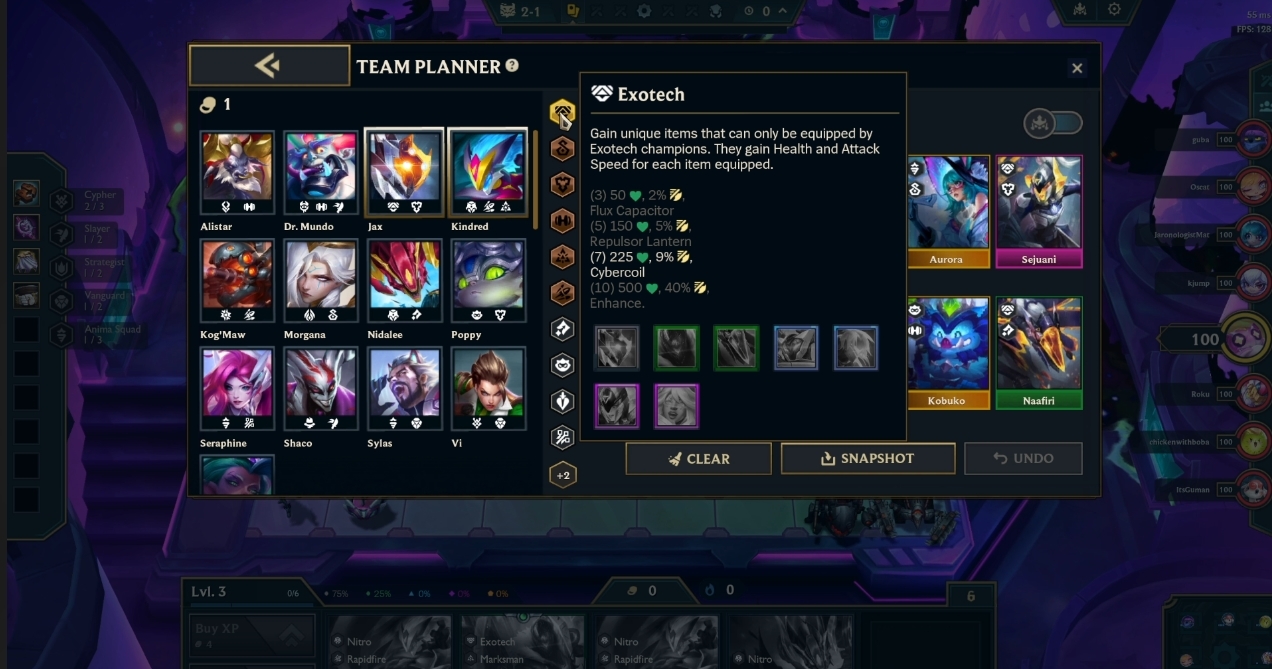Select the planned Kobuko unit
The width and height of the screenshot is (1272, 669).
click(x=946, y=352)
